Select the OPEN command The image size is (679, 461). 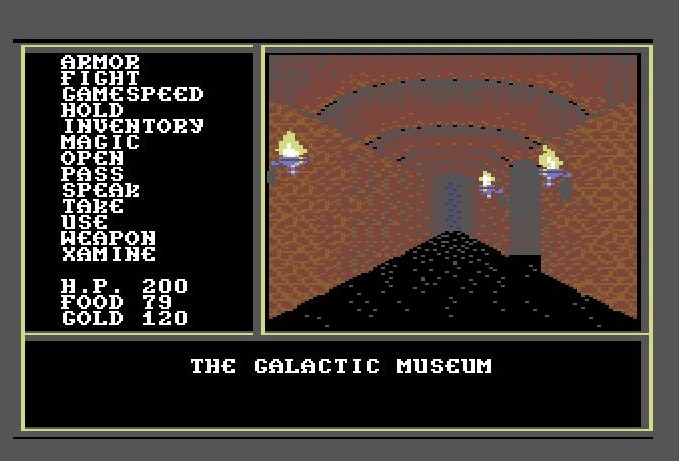92,158
